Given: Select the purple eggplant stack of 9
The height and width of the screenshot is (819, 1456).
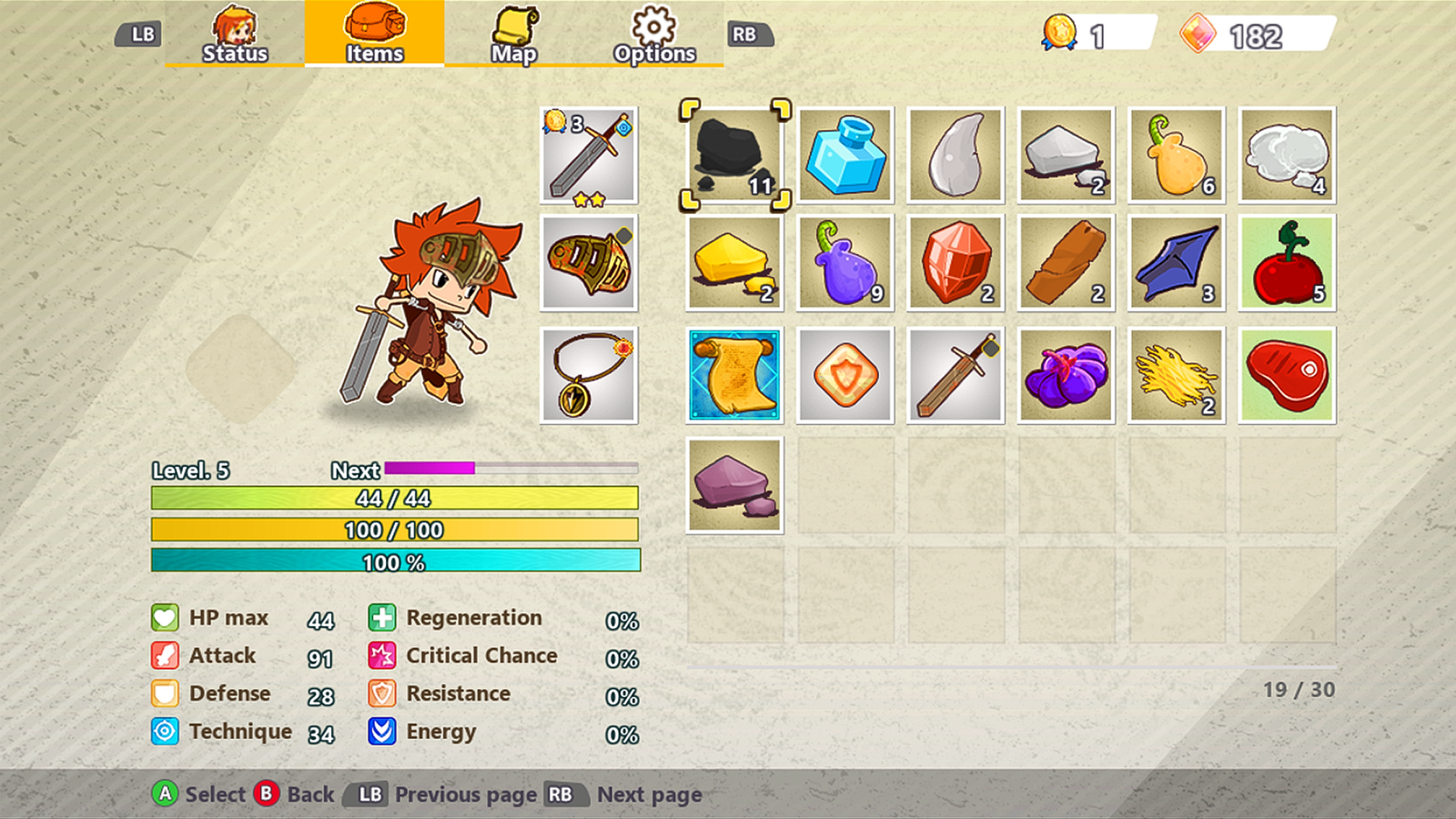Looking at the screenshot, I should click(x=844, y=264).
